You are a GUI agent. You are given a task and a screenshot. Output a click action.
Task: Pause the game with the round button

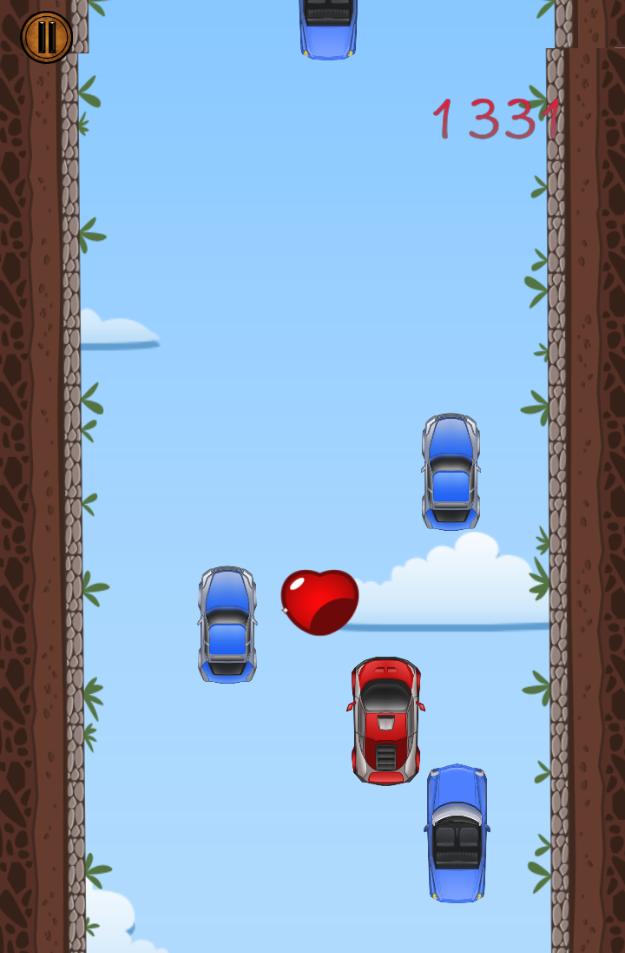point(46,38)
